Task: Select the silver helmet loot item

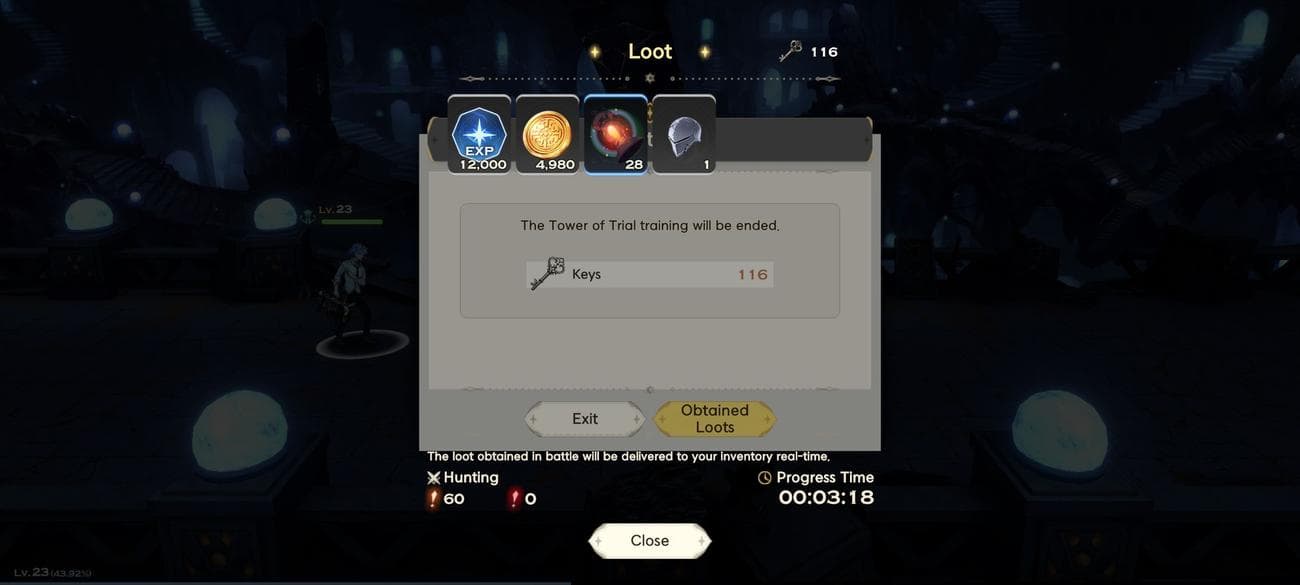Action: [683, 135]
